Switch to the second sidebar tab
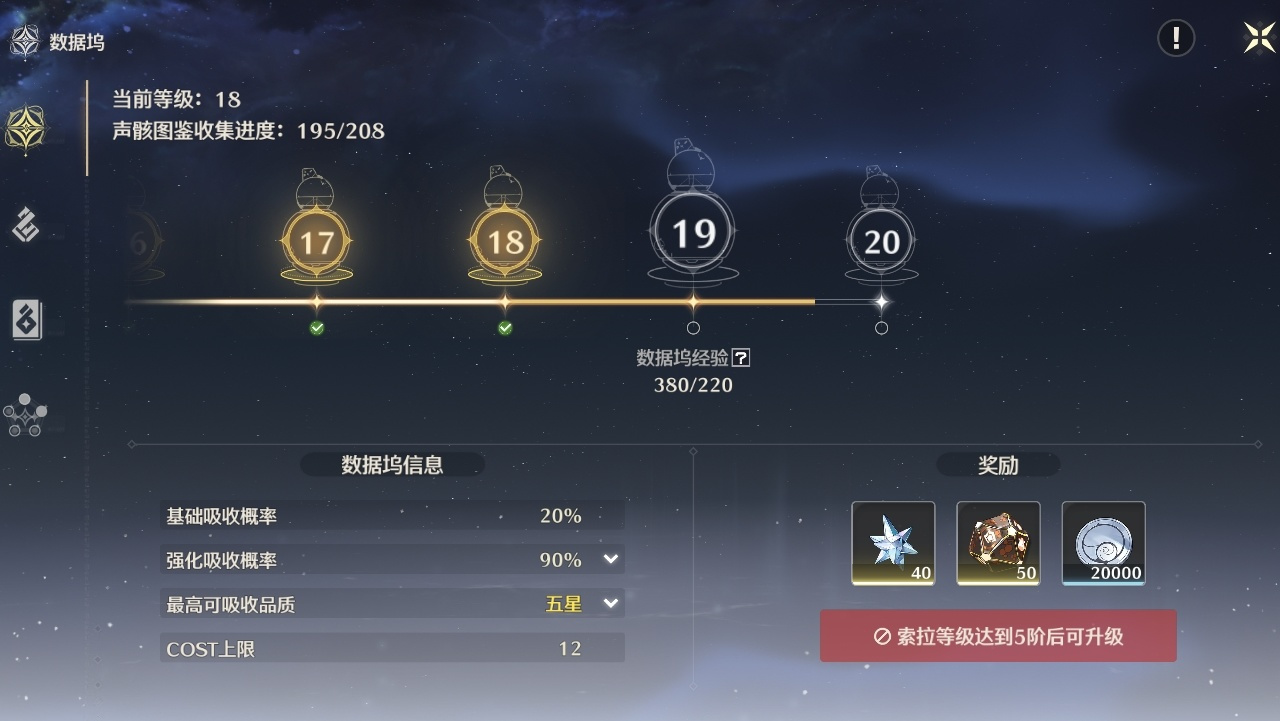The width and height of the screenshot is (1280, 721). (25, 225)
